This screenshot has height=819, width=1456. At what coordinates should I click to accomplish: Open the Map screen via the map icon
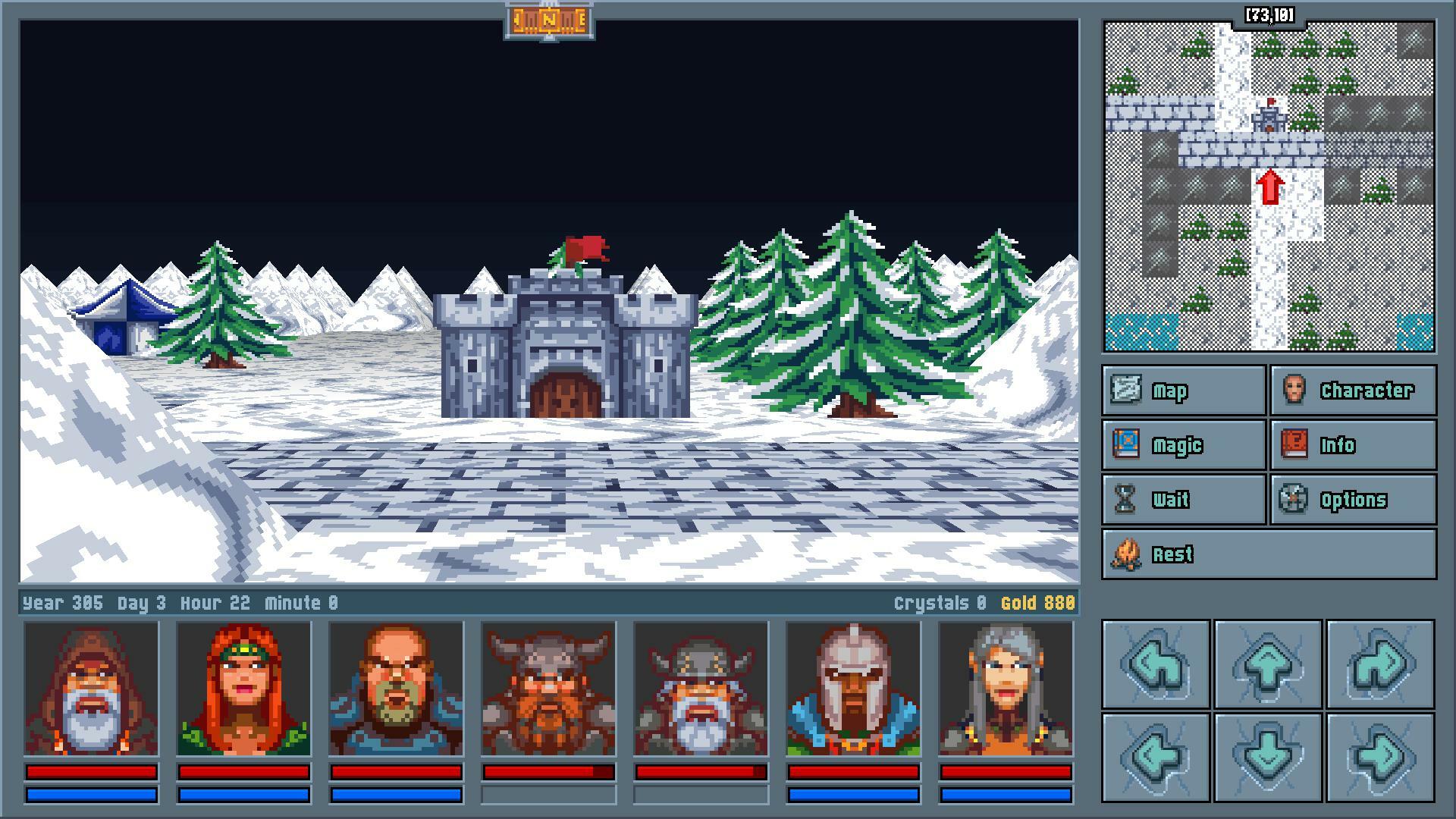[x=1126, y=391]
